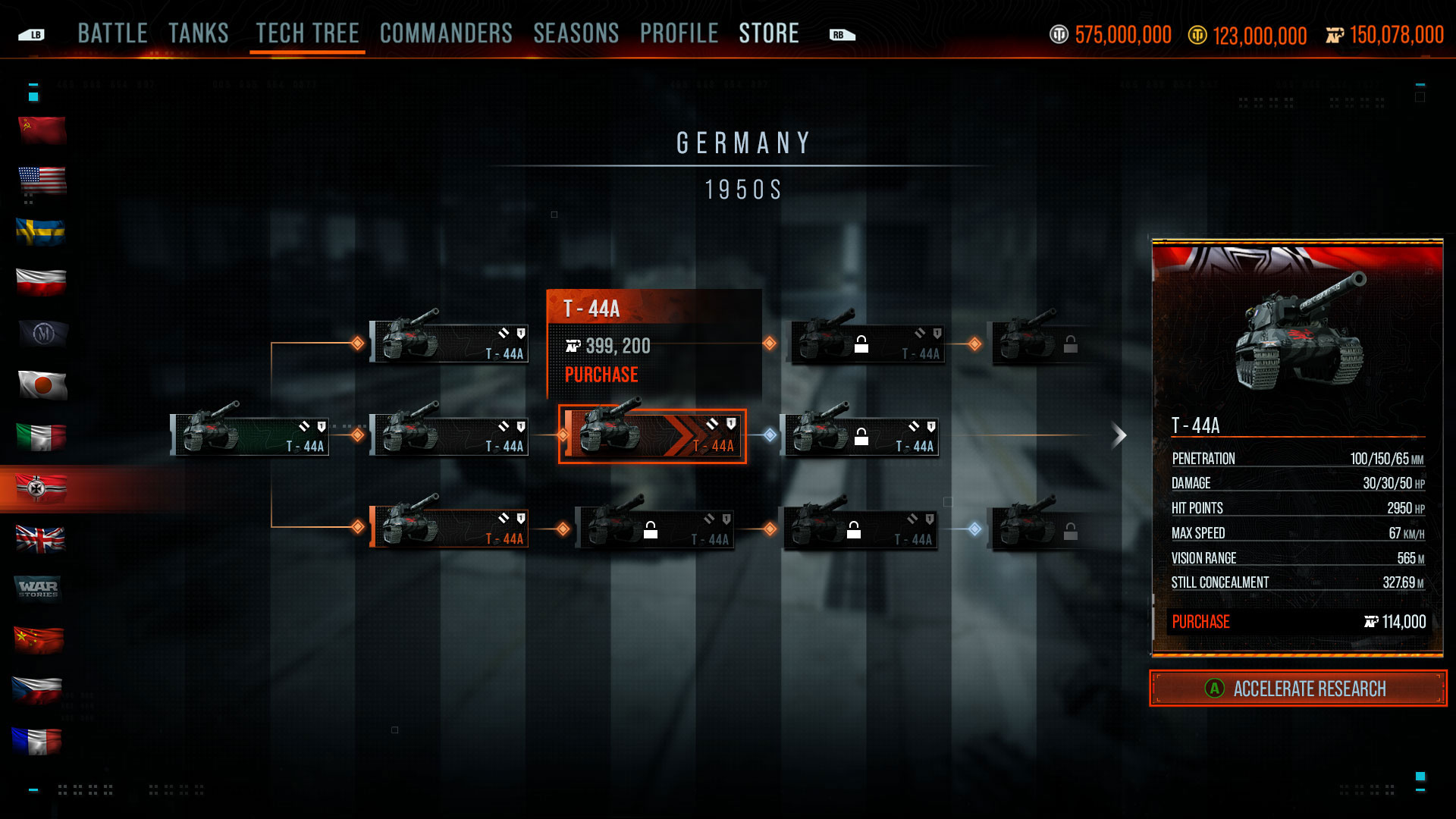The width and height of the screenshot is (1456, 819).
Task: Open the Italy tech tree
Action: [42, 437]
